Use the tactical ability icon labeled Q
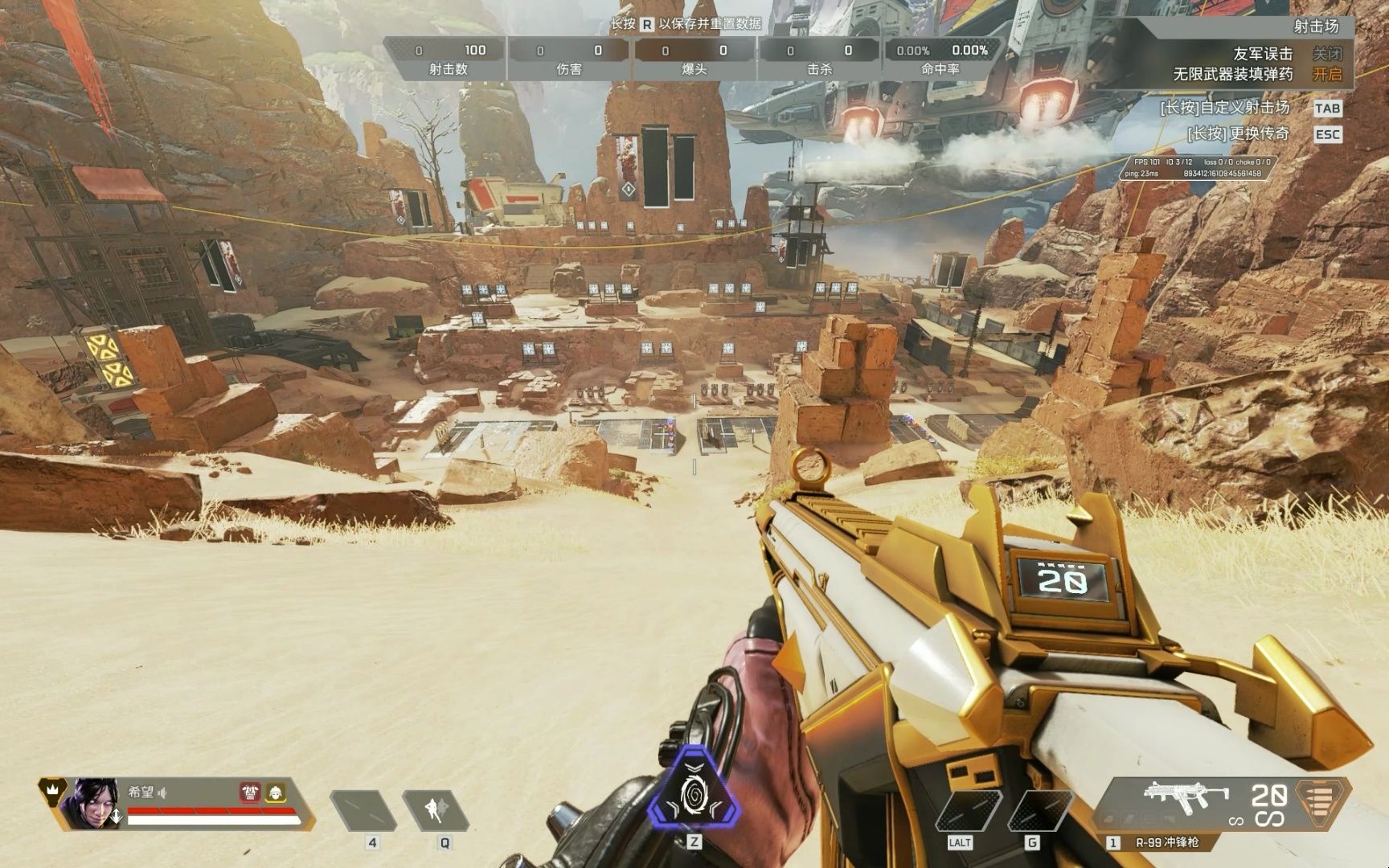The height and width of the screenshot is (868, 1389). [436, 810]
